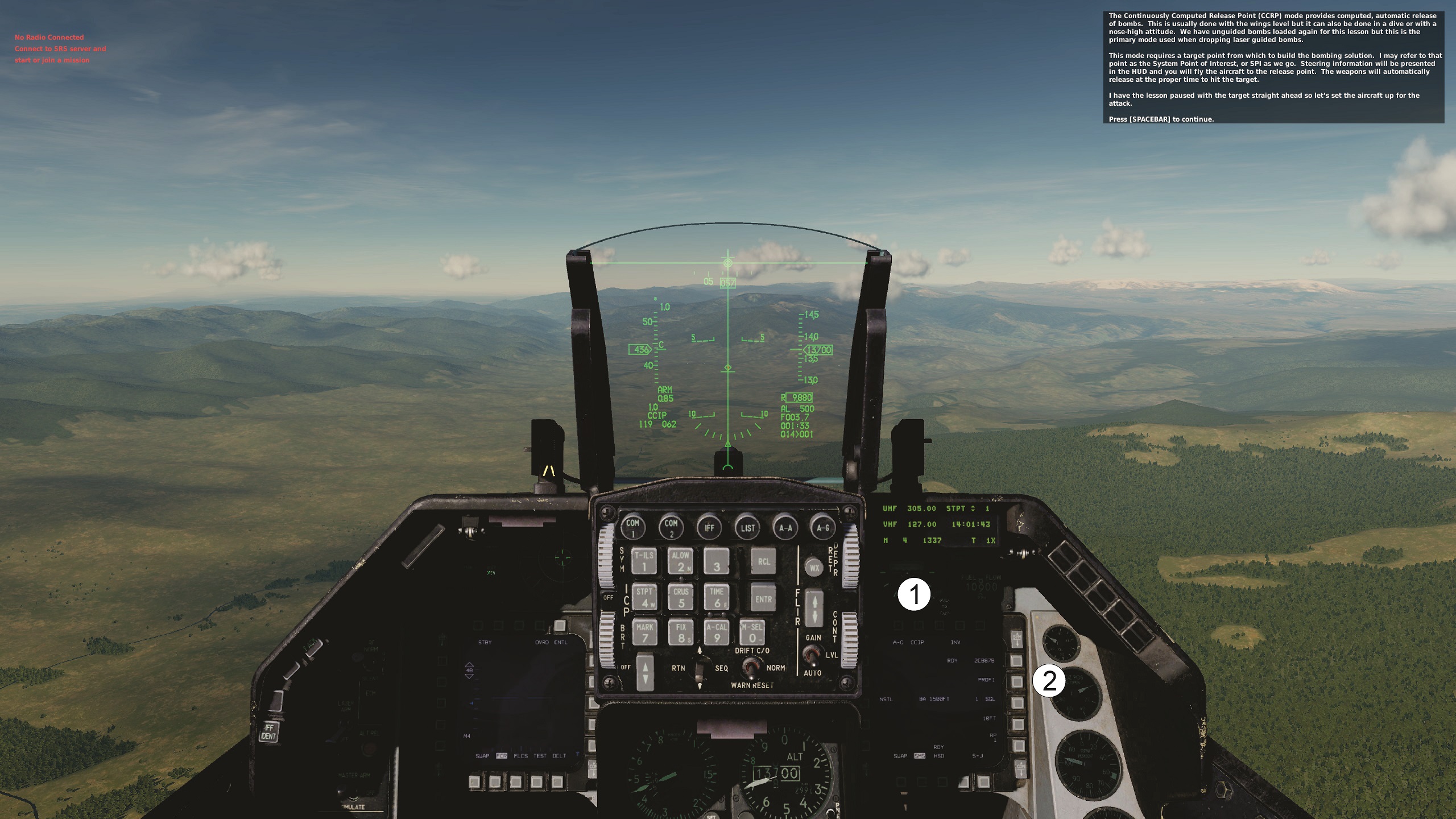Viewport: 1456px width, 819px height.
Task: Activate the A-G master mode button
Action: [823, 527]
